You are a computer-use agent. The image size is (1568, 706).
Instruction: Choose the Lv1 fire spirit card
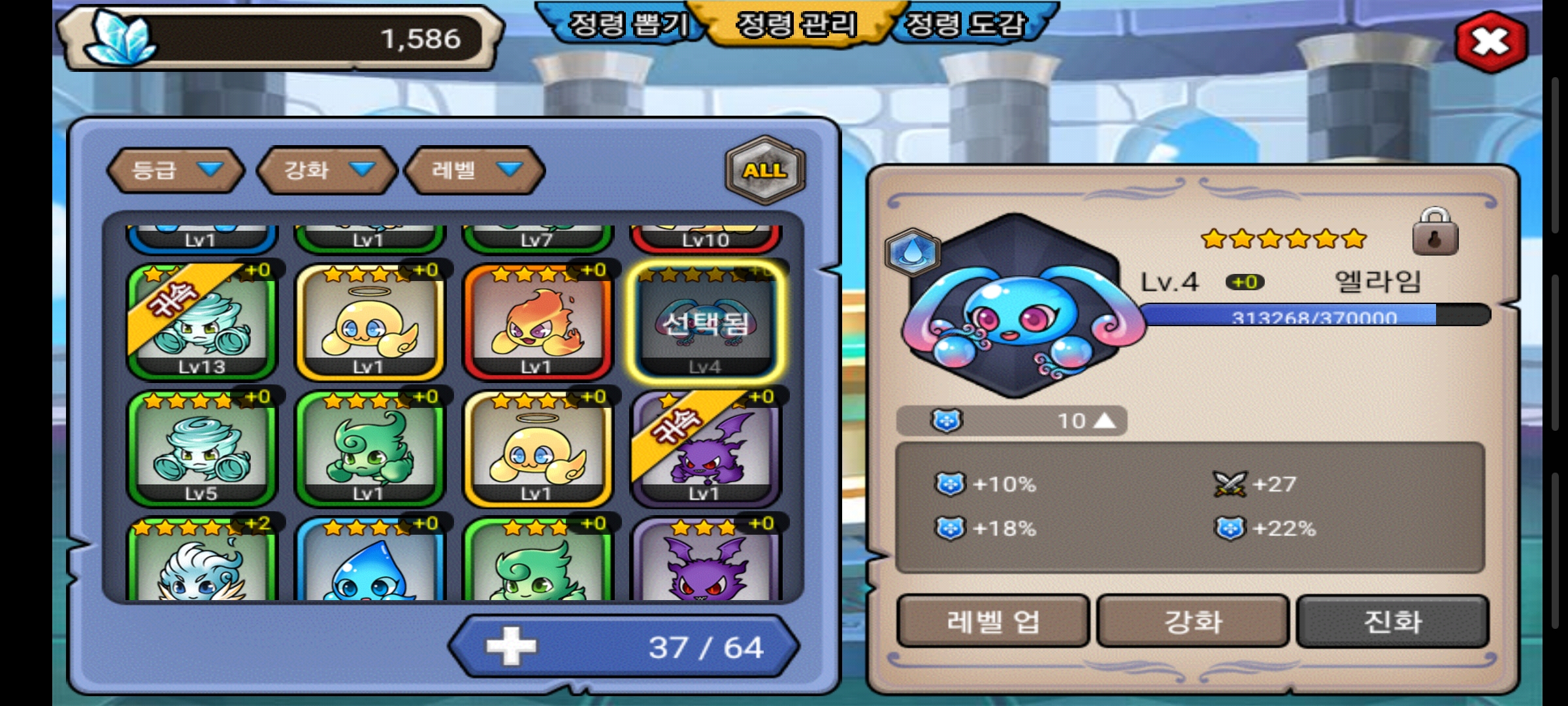click(537, 322)
